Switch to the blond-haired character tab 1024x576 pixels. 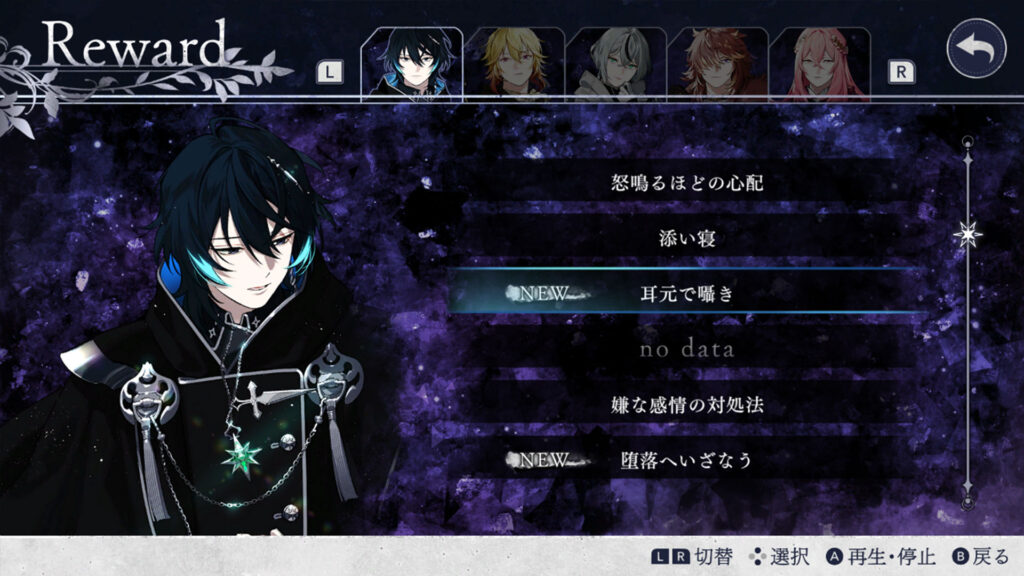pyautogui.click(x=514, y=64)
